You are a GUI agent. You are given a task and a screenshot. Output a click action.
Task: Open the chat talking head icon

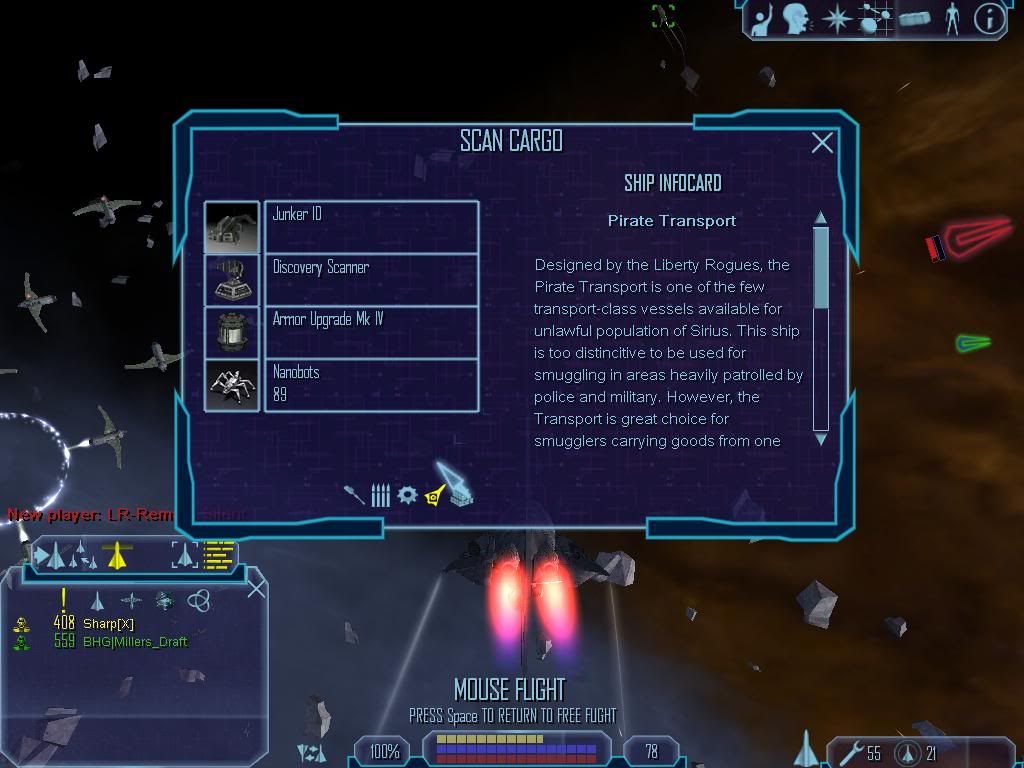tap(796, 19)
